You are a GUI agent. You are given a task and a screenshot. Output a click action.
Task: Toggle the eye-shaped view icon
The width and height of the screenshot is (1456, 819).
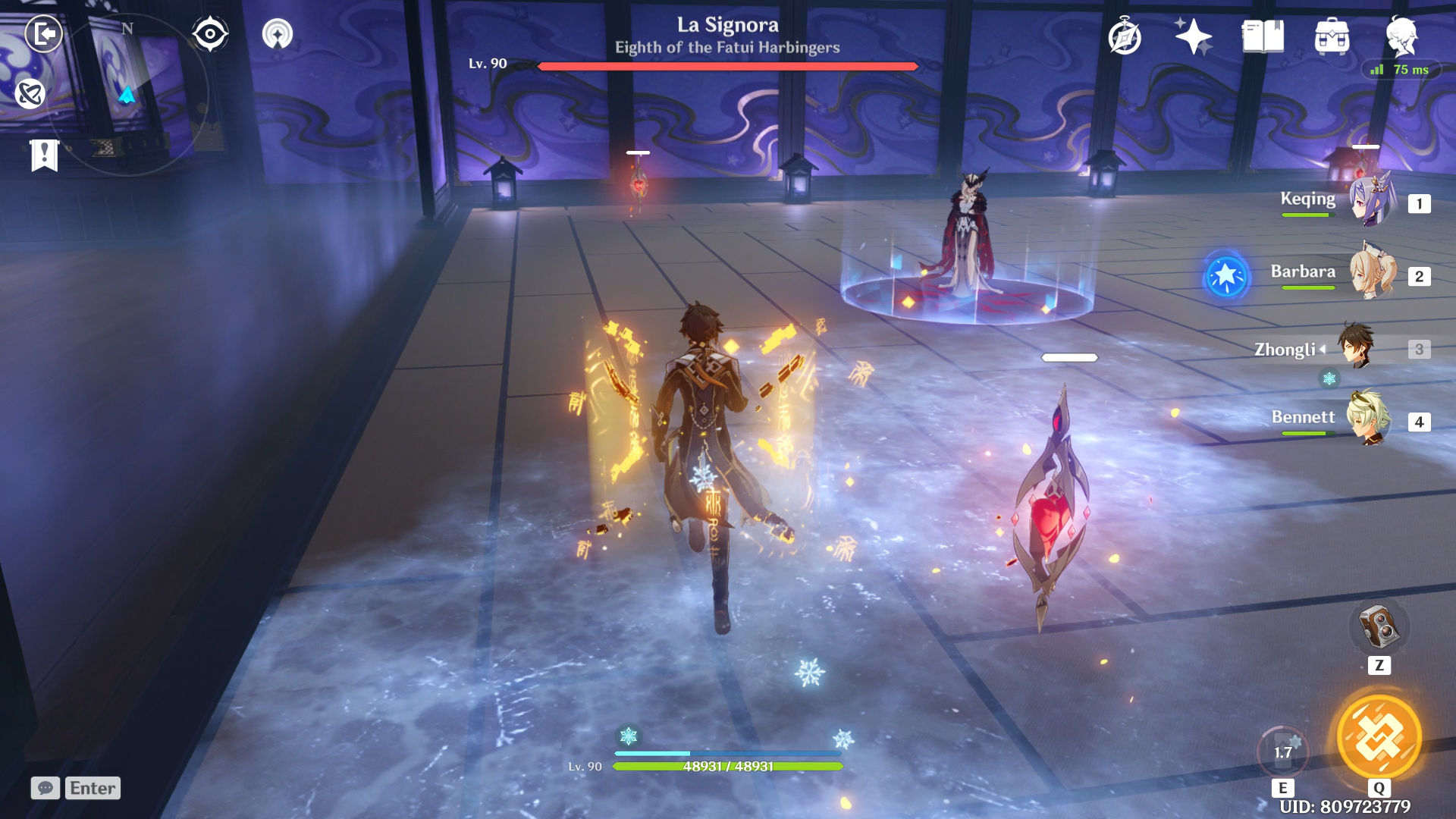210,34
